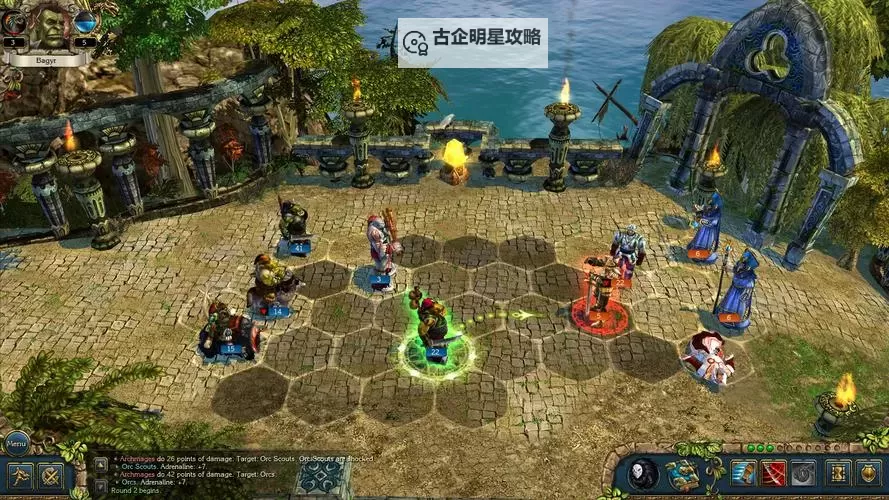The image size is (889, 500).
Task: Click the running figure flee button
Action: (19, 475)
